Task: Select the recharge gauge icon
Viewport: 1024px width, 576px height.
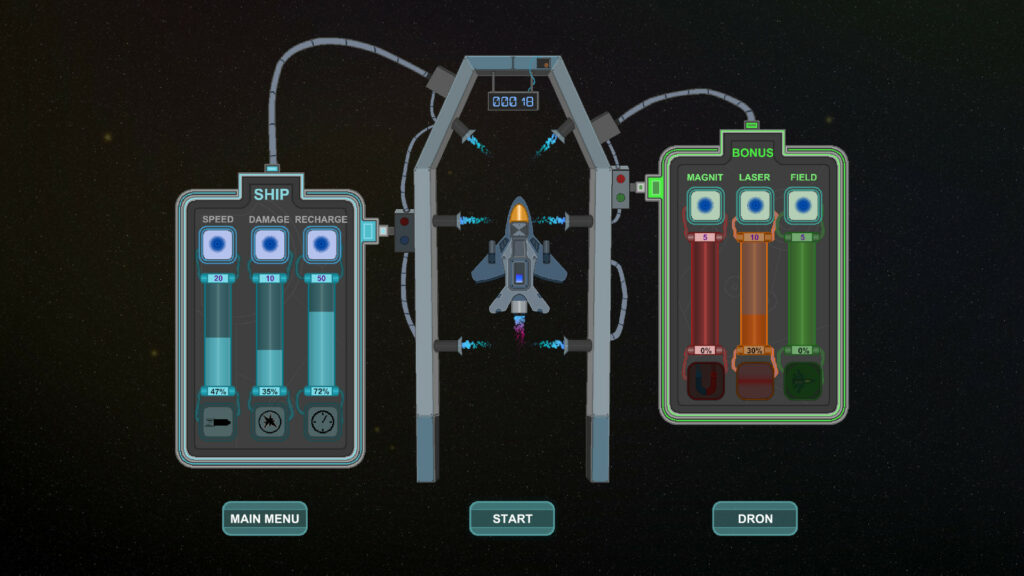Action: (x=320, y=420)
